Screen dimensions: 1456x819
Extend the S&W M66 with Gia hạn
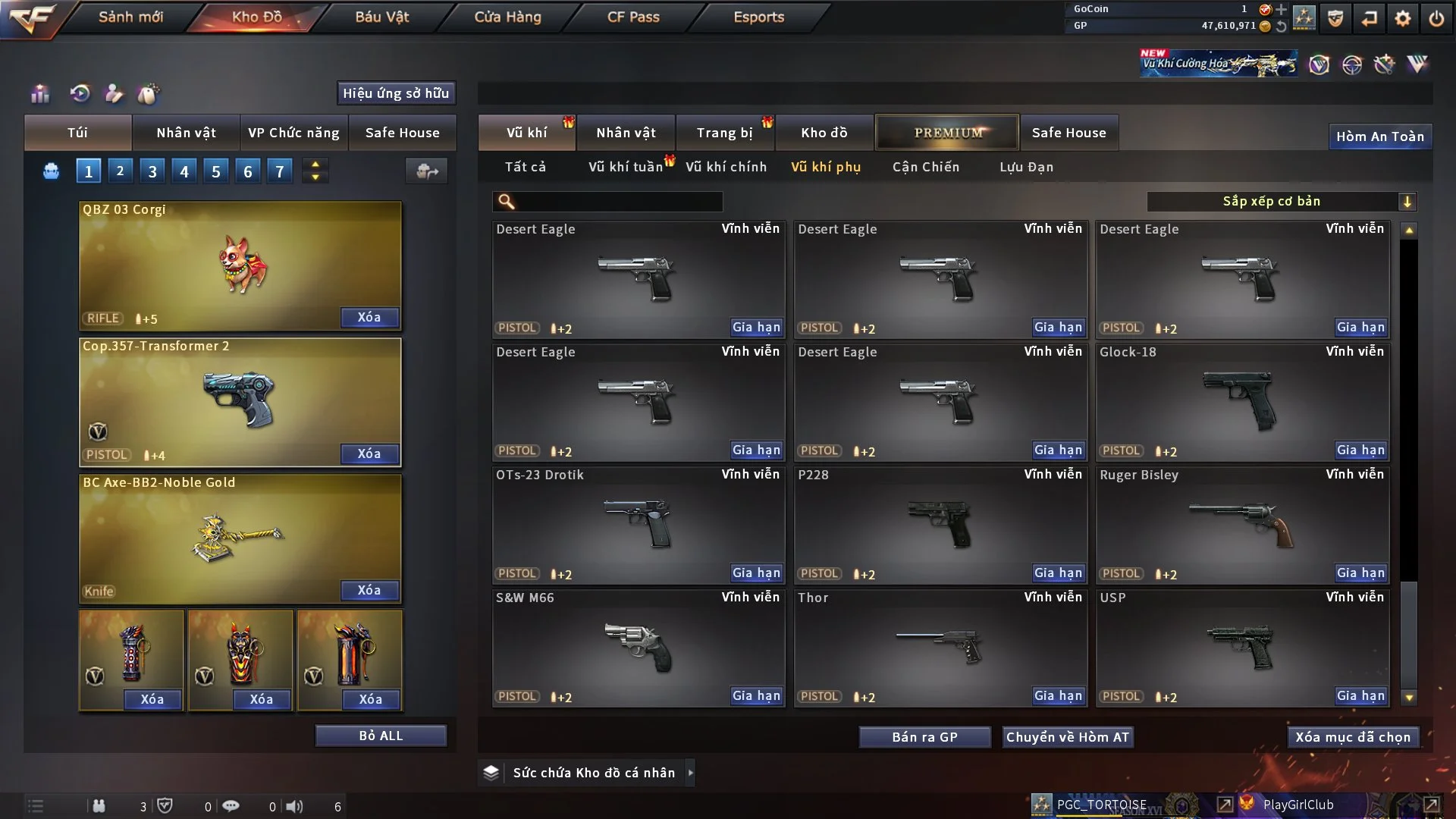tap(755, 696)
